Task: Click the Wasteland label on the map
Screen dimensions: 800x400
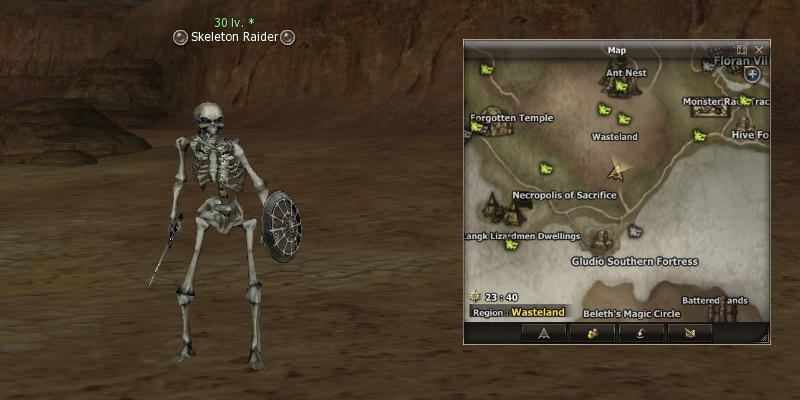Action: 614,136
